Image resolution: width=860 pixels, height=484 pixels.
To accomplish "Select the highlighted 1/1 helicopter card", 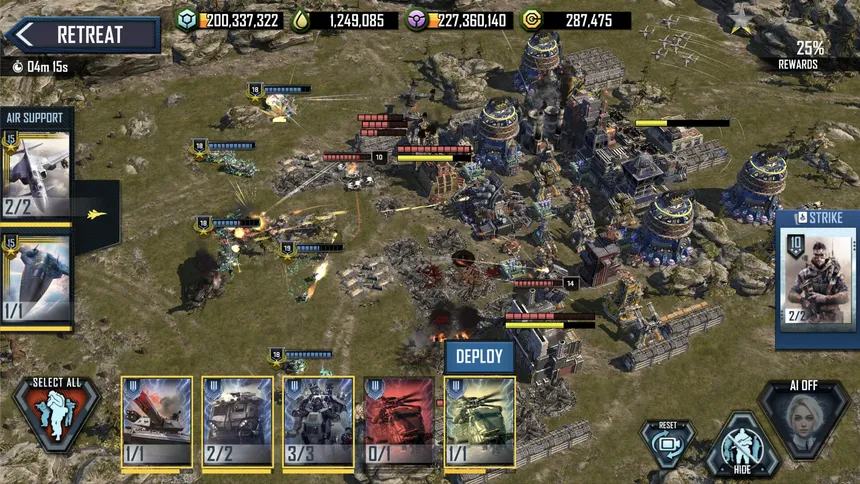I will [x=479, y=422].
